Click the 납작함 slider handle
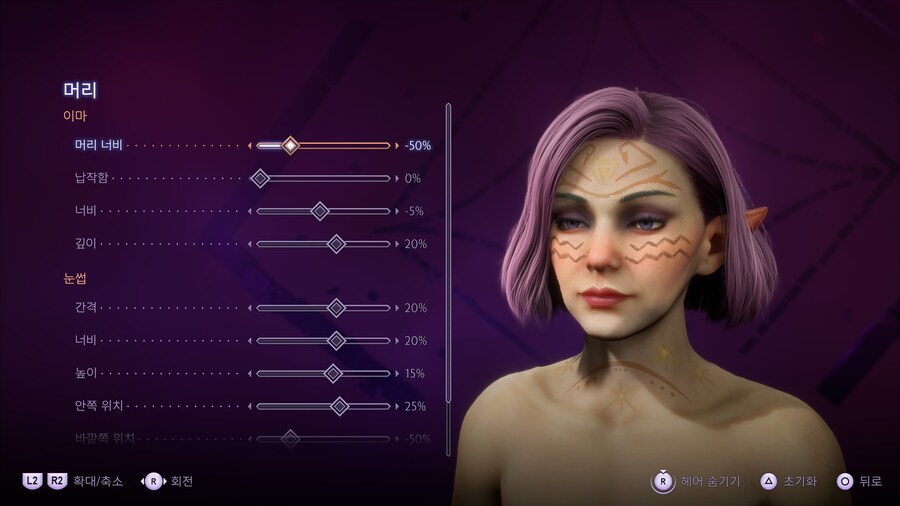 pos(260,179)
